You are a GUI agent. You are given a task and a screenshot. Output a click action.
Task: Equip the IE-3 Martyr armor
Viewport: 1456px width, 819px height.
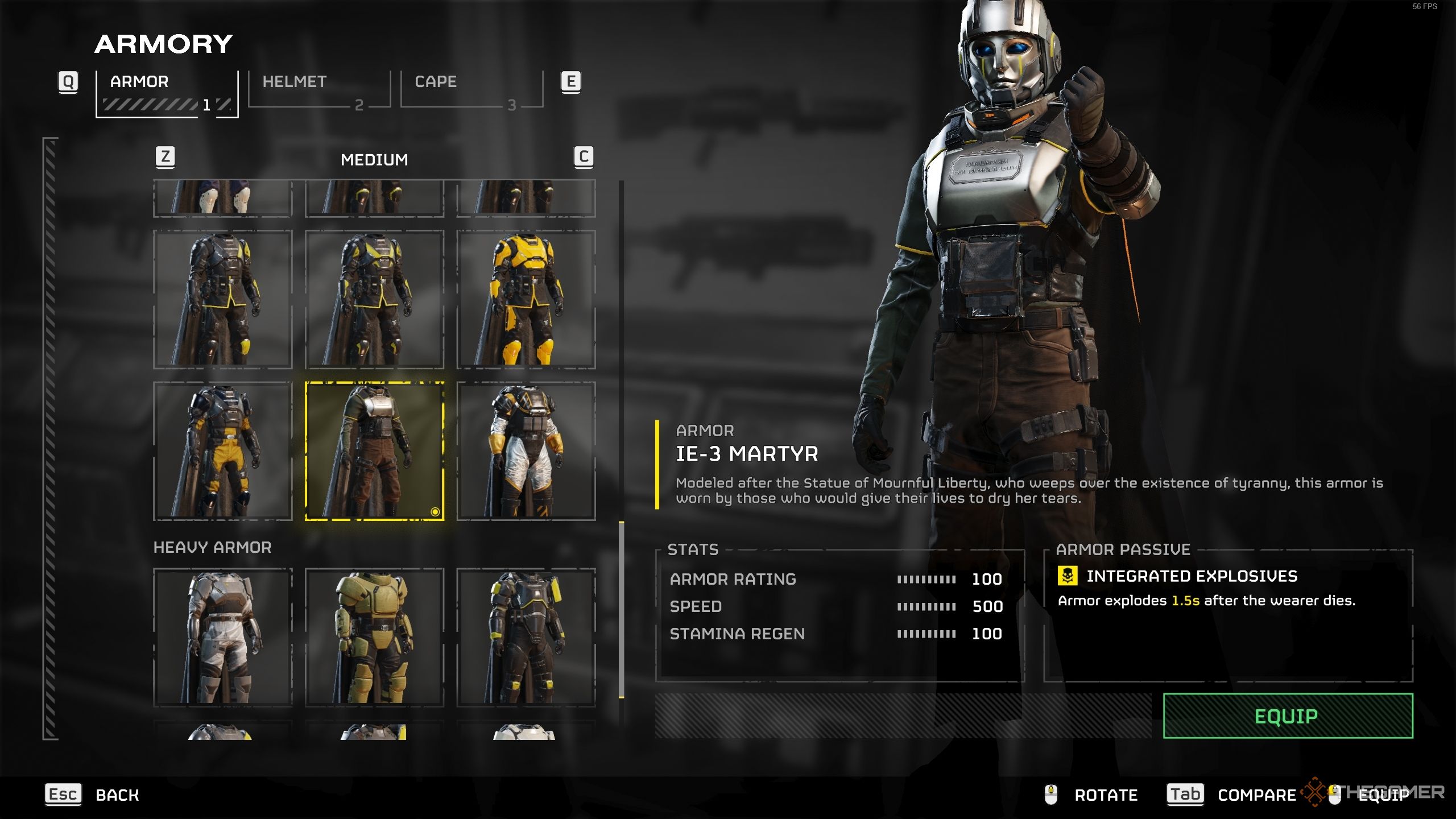(x=1288, y=715)
